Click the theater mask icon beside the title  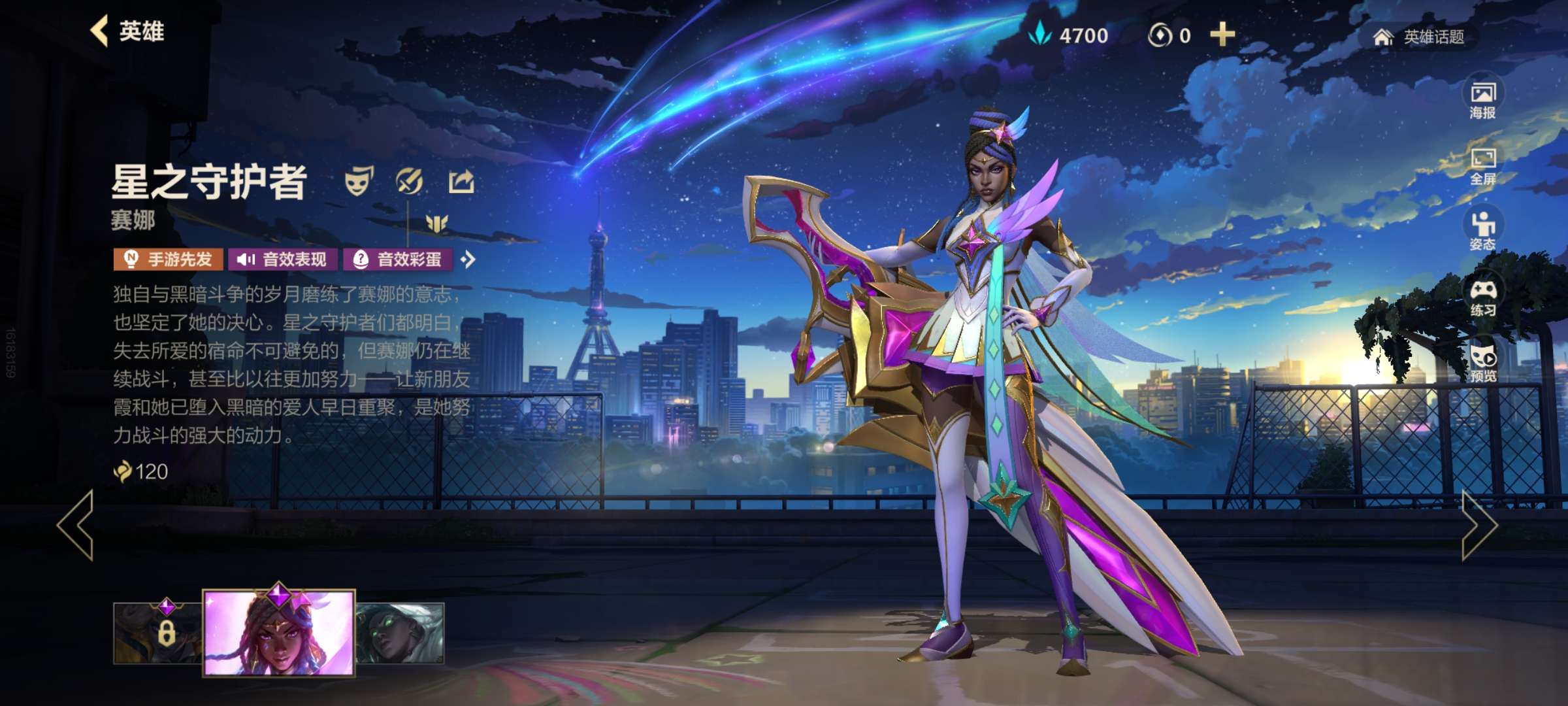(x=359, y=181)
